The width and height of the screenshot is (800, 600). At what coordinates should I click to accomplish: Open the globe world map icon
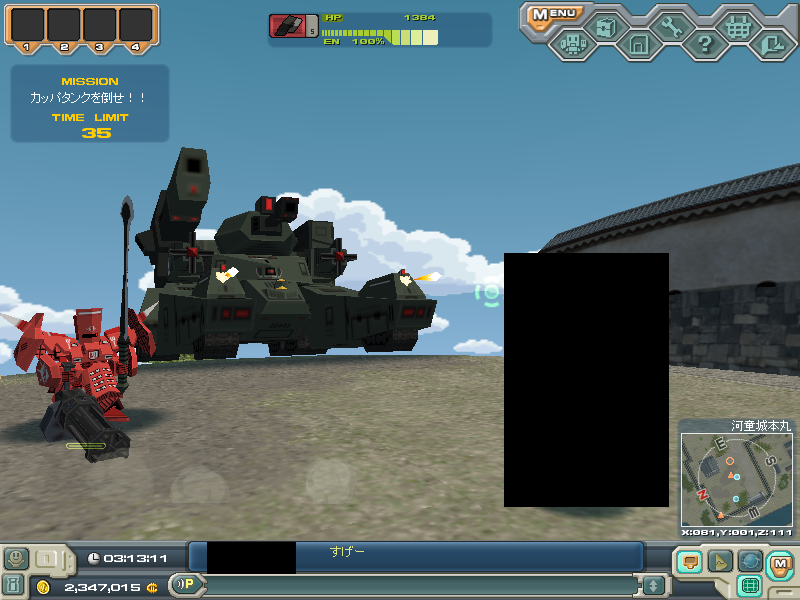point(750,561)
